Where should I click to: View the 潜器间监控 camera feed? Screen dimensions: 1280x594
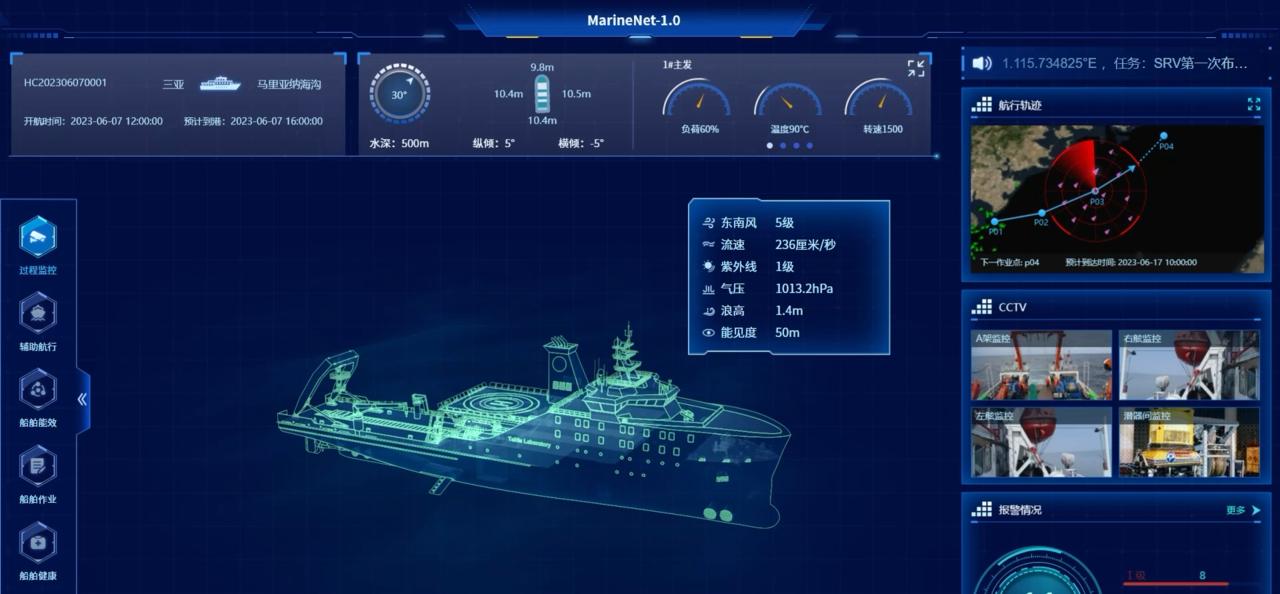pos(1189,441)
